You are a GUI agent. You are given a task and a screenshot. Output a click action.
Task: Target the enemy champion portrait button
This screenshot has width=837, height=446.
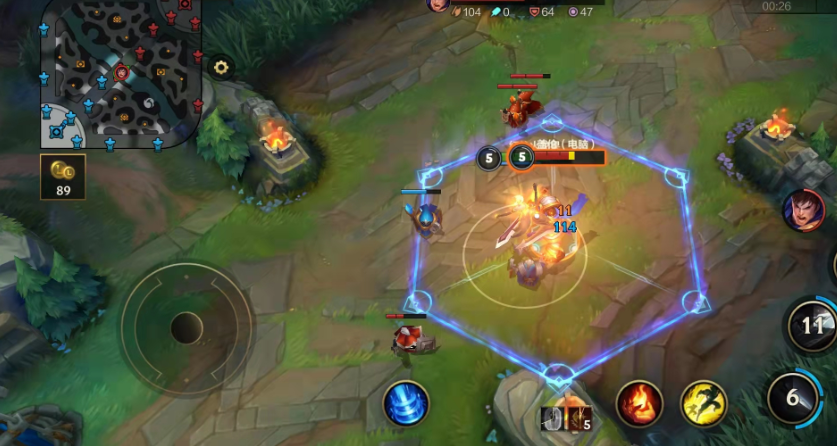[x=803, y=210]
